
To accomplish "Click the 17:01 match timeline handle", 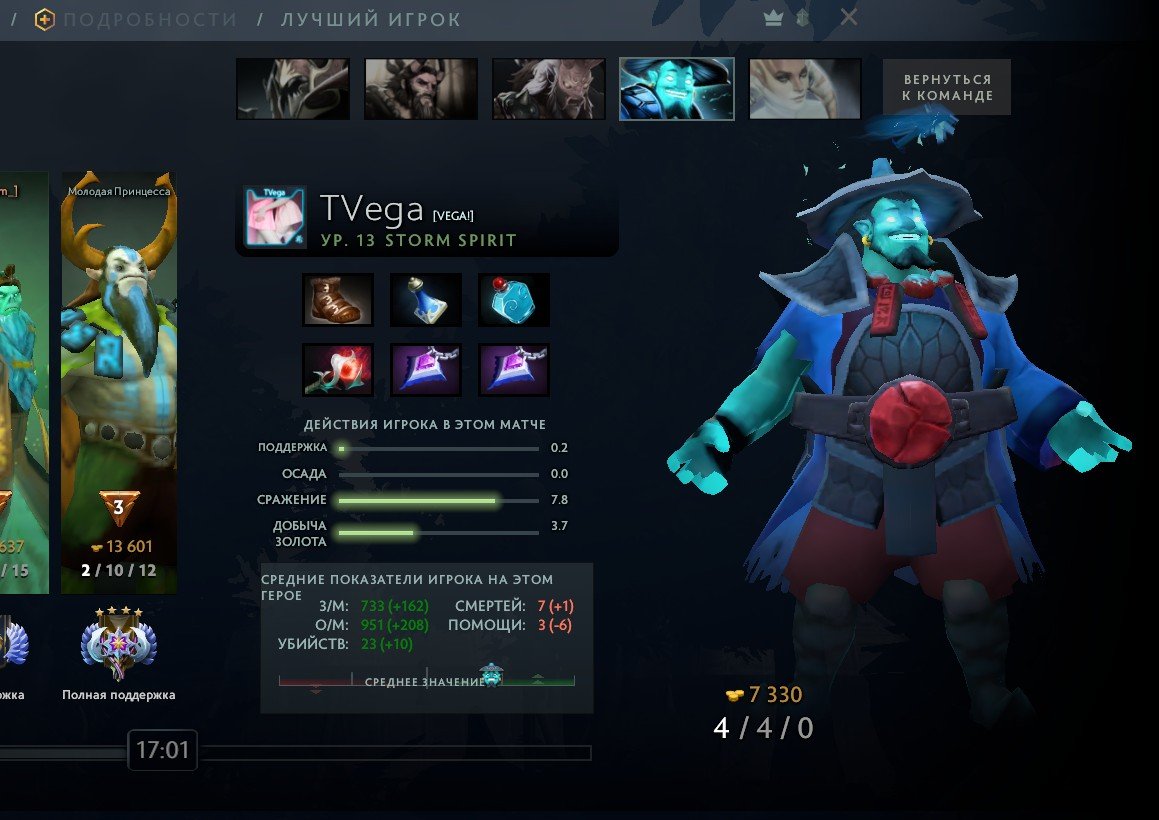I will (x=162, y=750).
